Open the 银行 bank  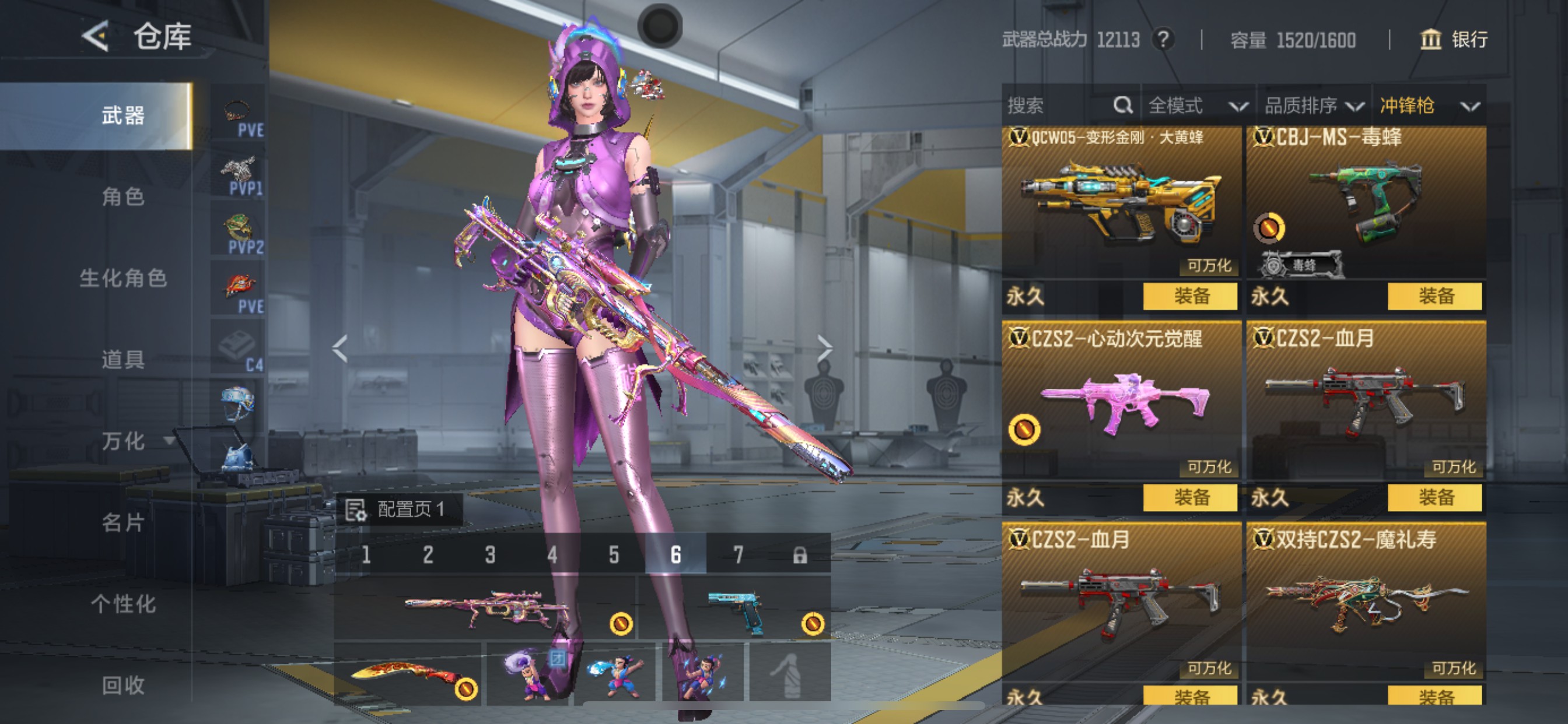point(1454,40)
